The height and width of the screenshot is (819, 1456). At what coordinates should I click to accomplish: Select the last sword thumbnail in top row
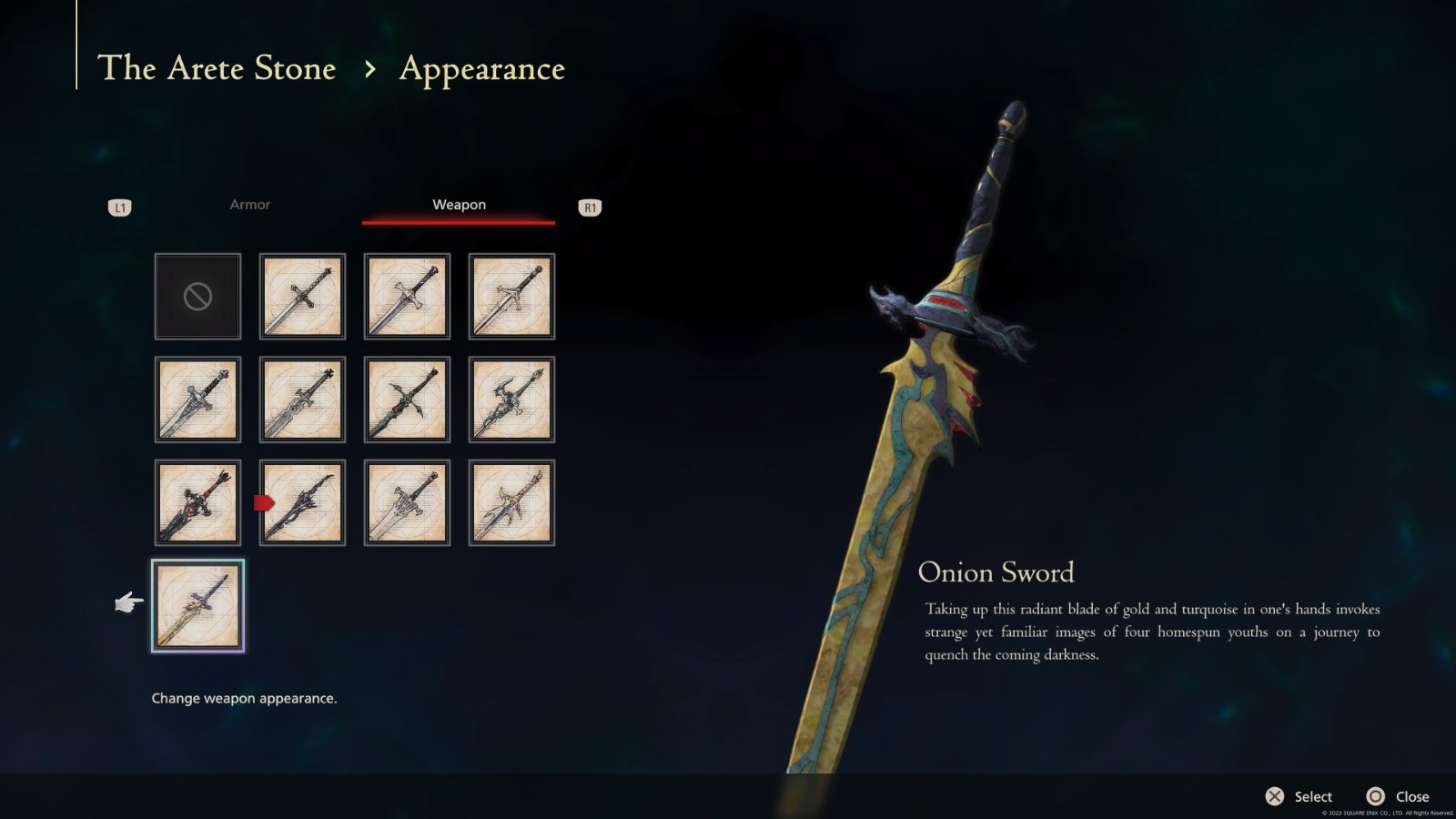coord(511,295)
